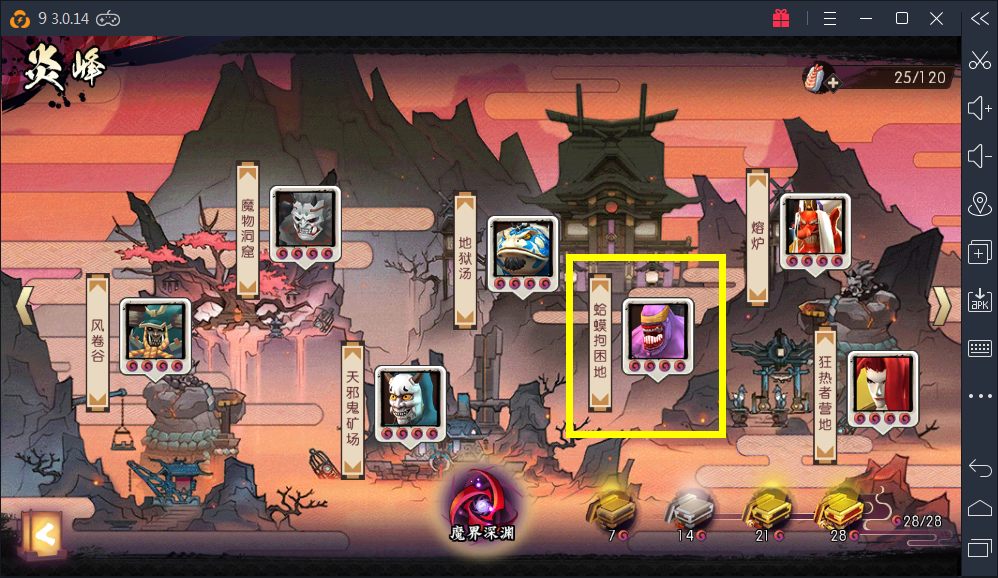Open the 熔炉 red warrior stage
The width and height of the screenshot is (998, 578).
[x=814, y=227]
